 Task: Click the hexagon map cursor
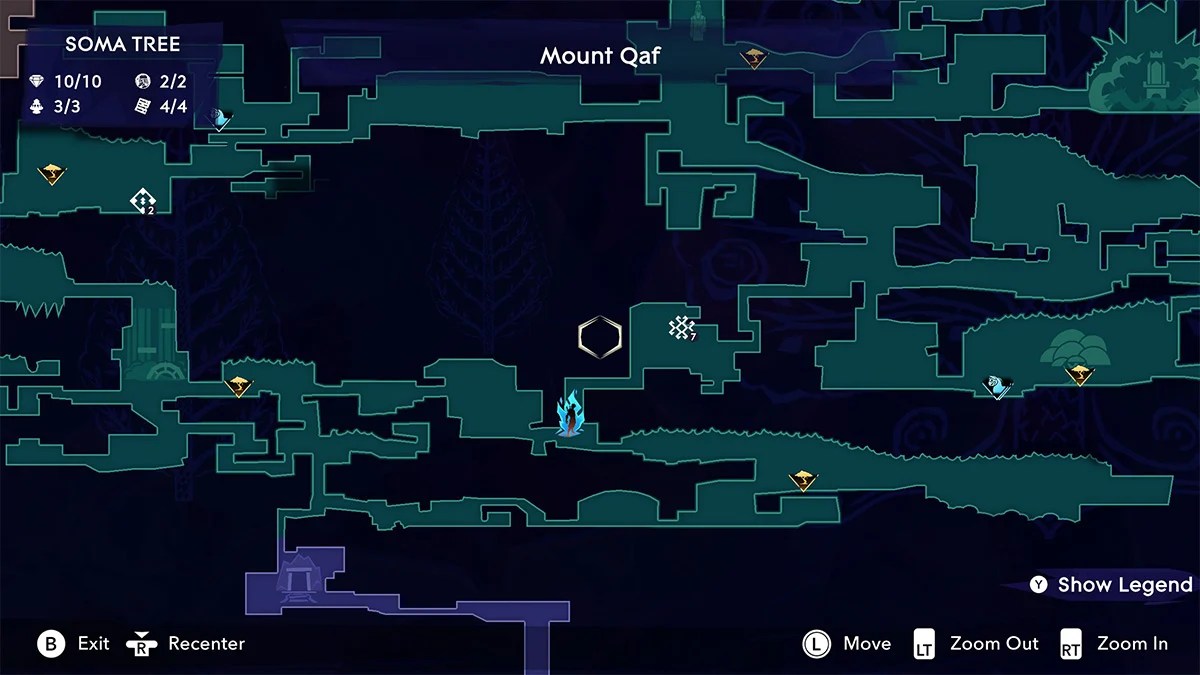tap(600, 337)
